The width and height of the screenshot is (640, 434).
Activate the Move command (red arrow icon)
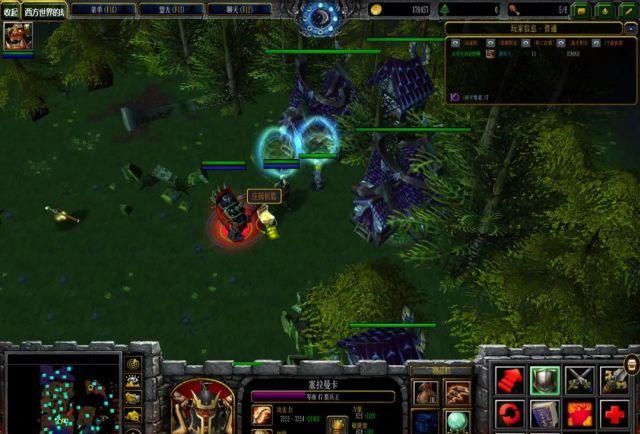coord(511,379)
